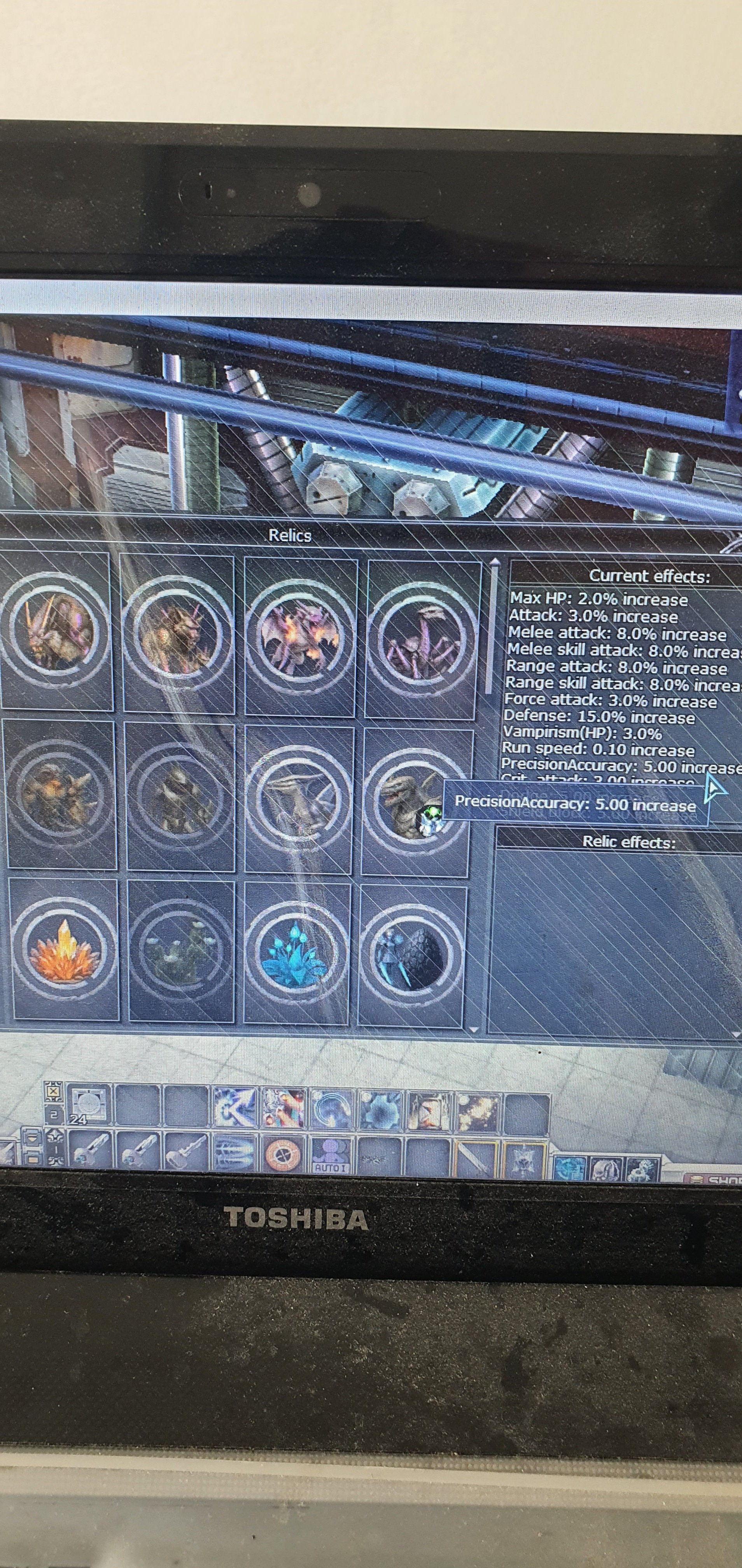Use the orange round target skill
The height and width of the screenshot is (1568, 742).
(282, 1155)
